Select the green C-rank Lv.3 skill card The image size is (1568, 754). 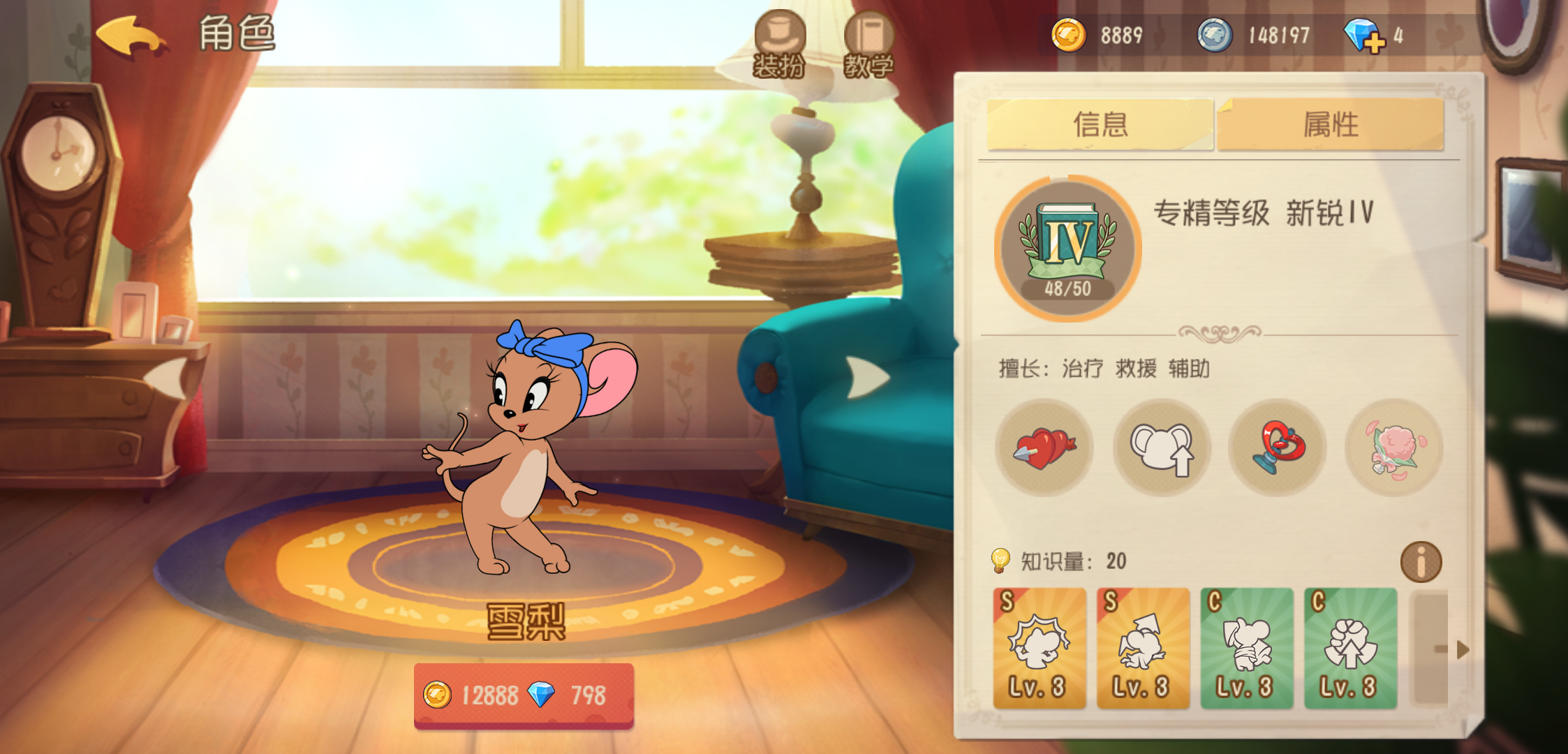pos(1245,649)
